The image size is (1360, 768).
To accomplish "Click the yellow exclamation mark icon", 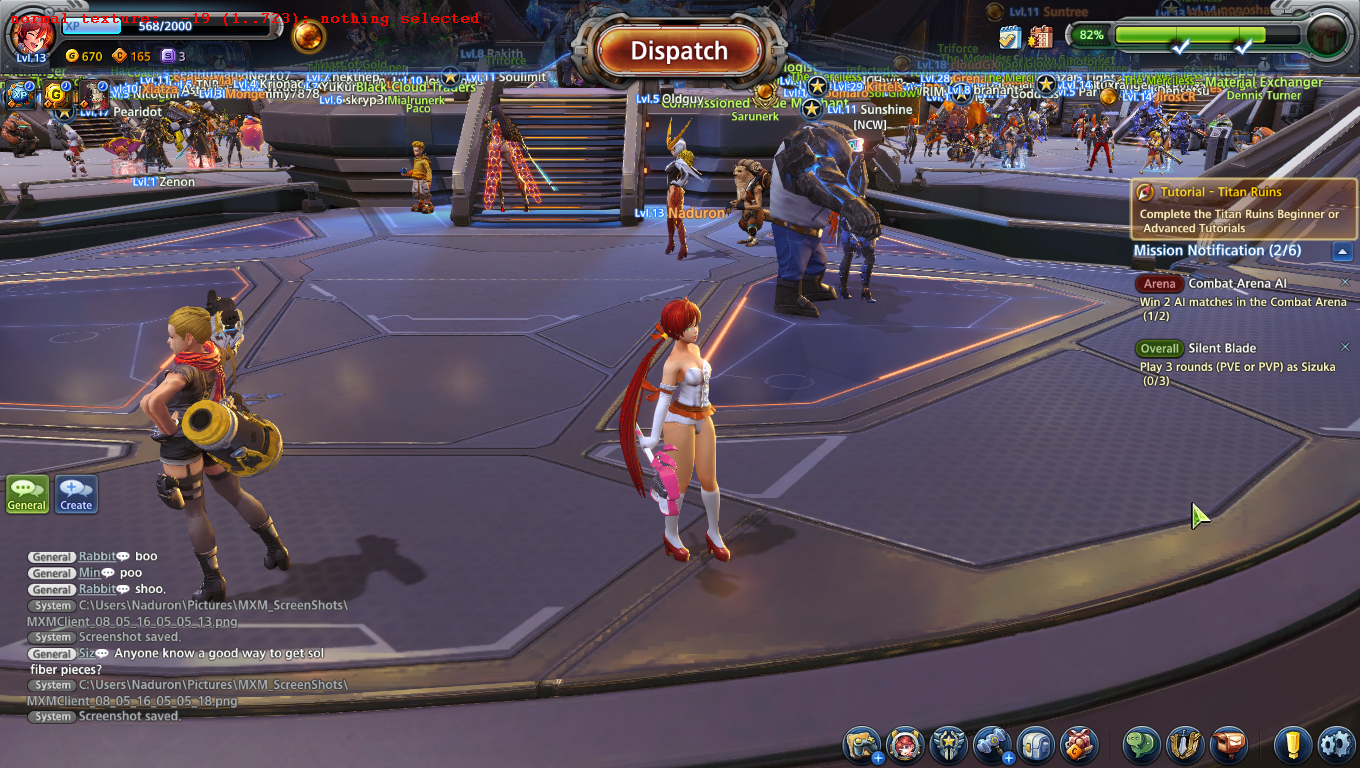I will click(1293, 745).
